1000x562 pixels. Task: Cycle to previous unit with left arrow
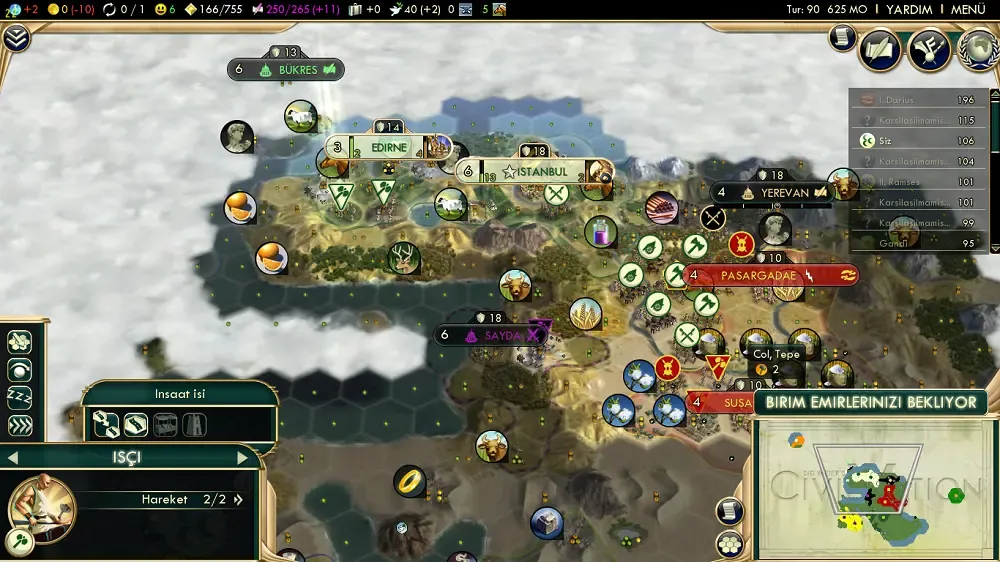point(13,458)
